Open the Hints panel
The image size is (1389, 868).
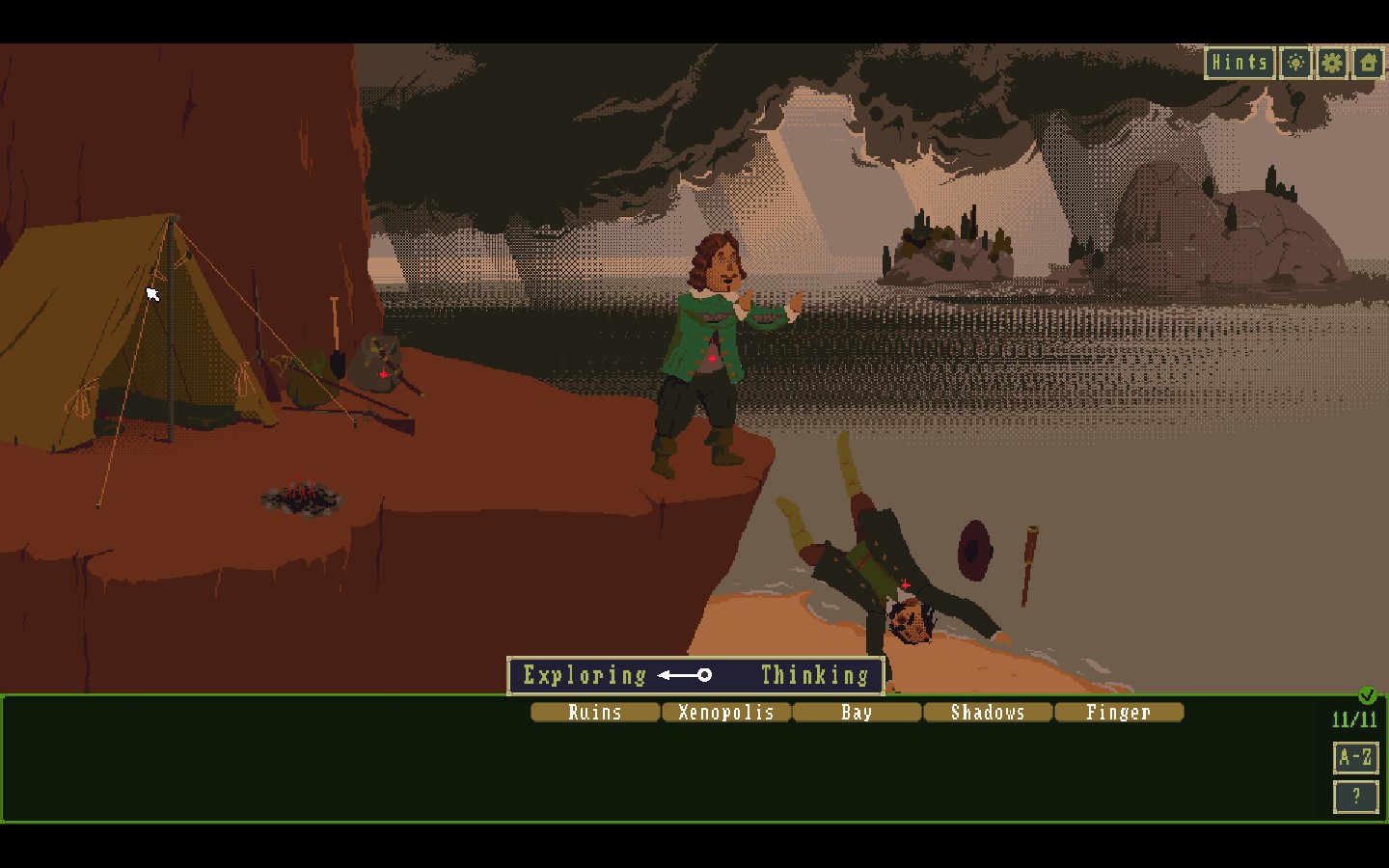point(1239,63)
